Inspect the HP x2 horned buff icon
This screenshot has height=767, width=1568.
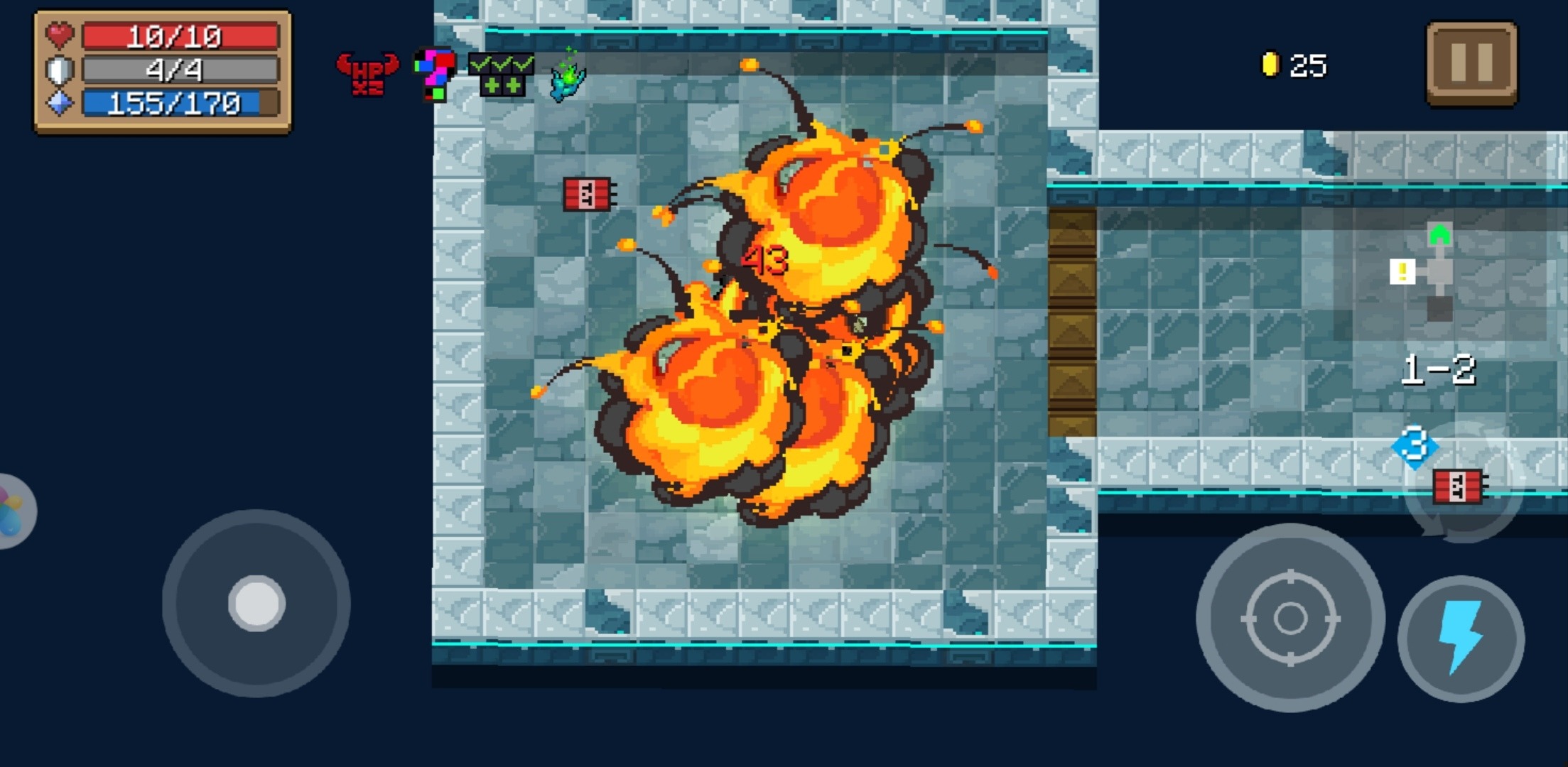[367, 74]
